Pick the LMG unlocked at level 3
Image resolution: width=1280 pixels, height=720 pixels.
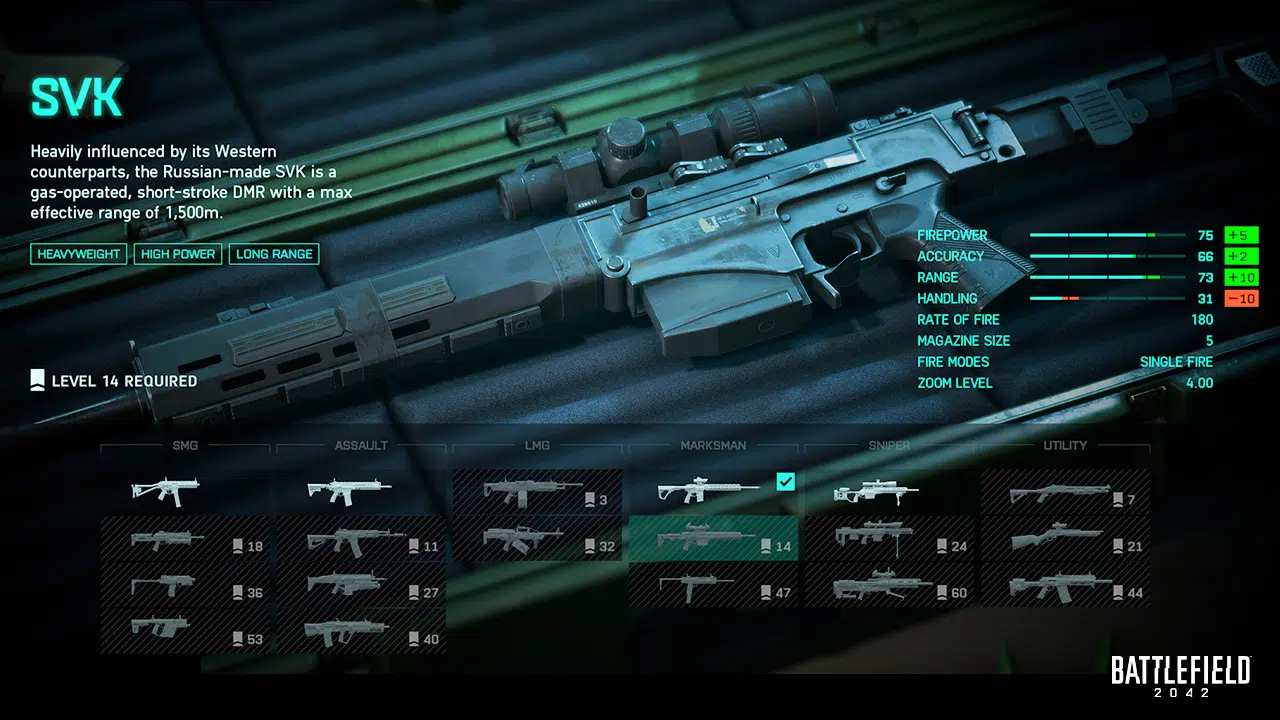(538, 492)
